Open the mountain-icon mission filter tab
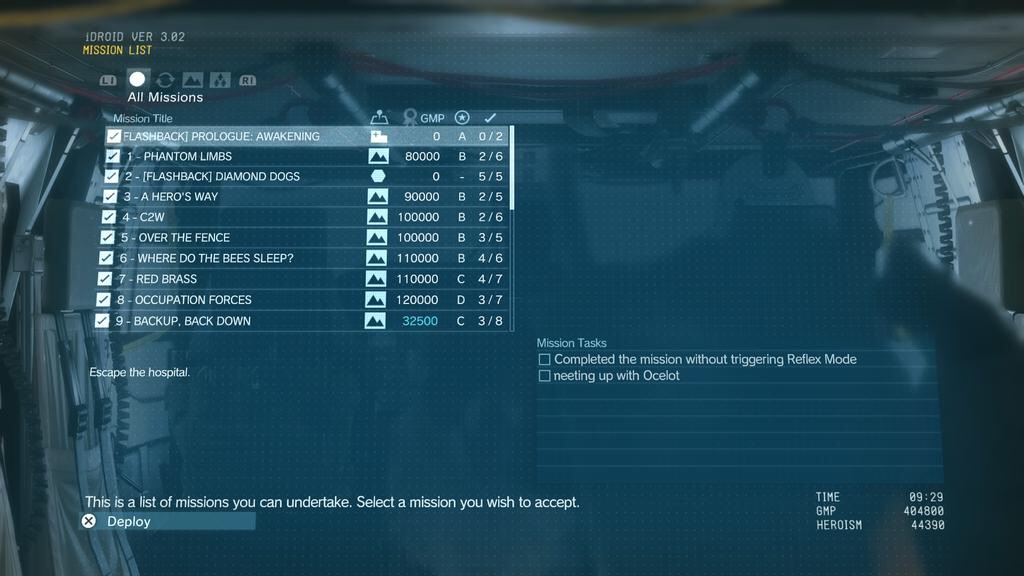 tap(193, 80)
